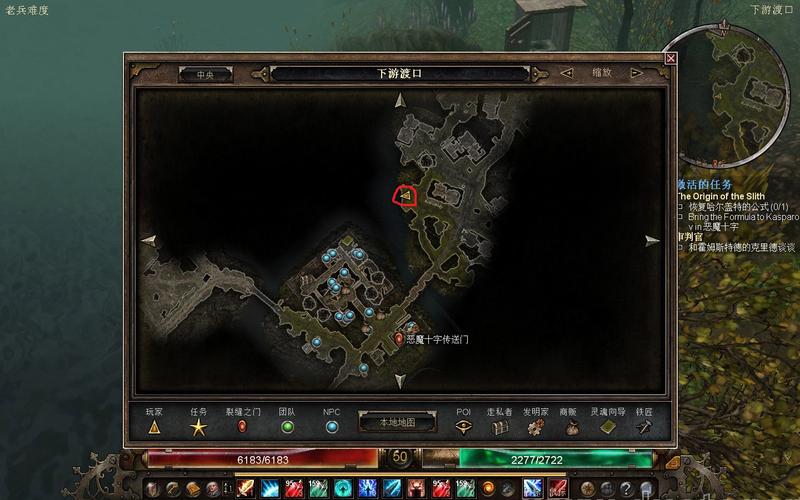800x500 pixels.
Task: Switch to the 本地地图 local map view
Action: tap(399, 423)
